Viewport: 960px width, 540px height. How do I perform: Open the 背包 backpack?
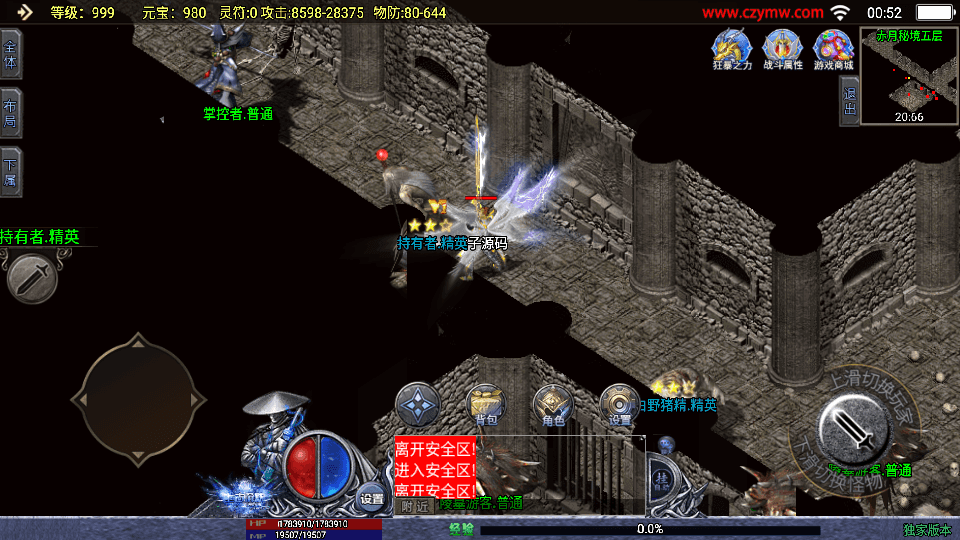coord(487,405)
